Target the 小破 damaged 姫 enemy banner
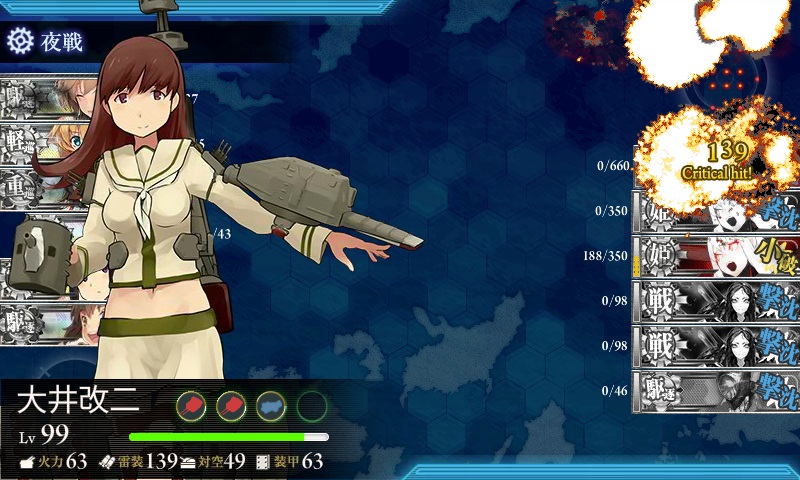 [716, 255]
